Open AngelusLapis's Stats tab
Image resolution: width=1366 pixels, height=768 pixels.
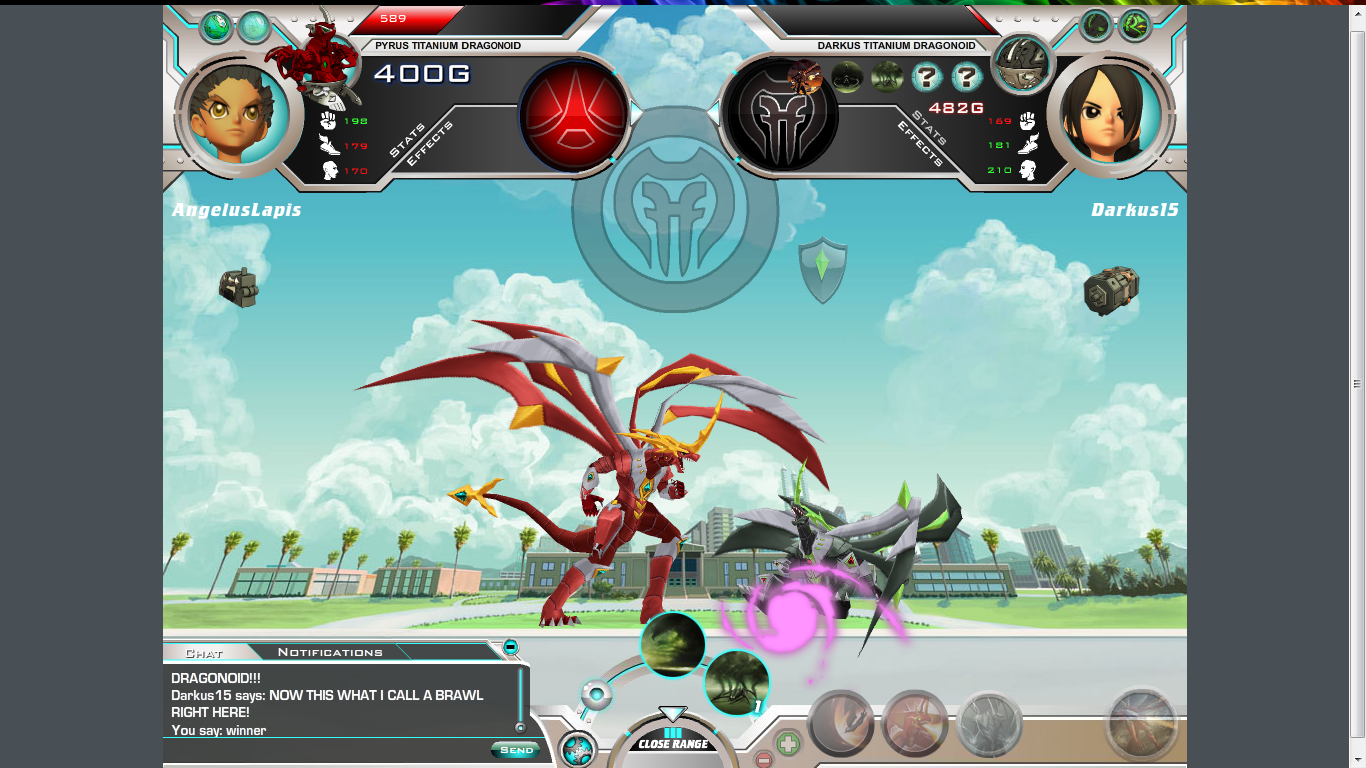click(x=408, y=140)
